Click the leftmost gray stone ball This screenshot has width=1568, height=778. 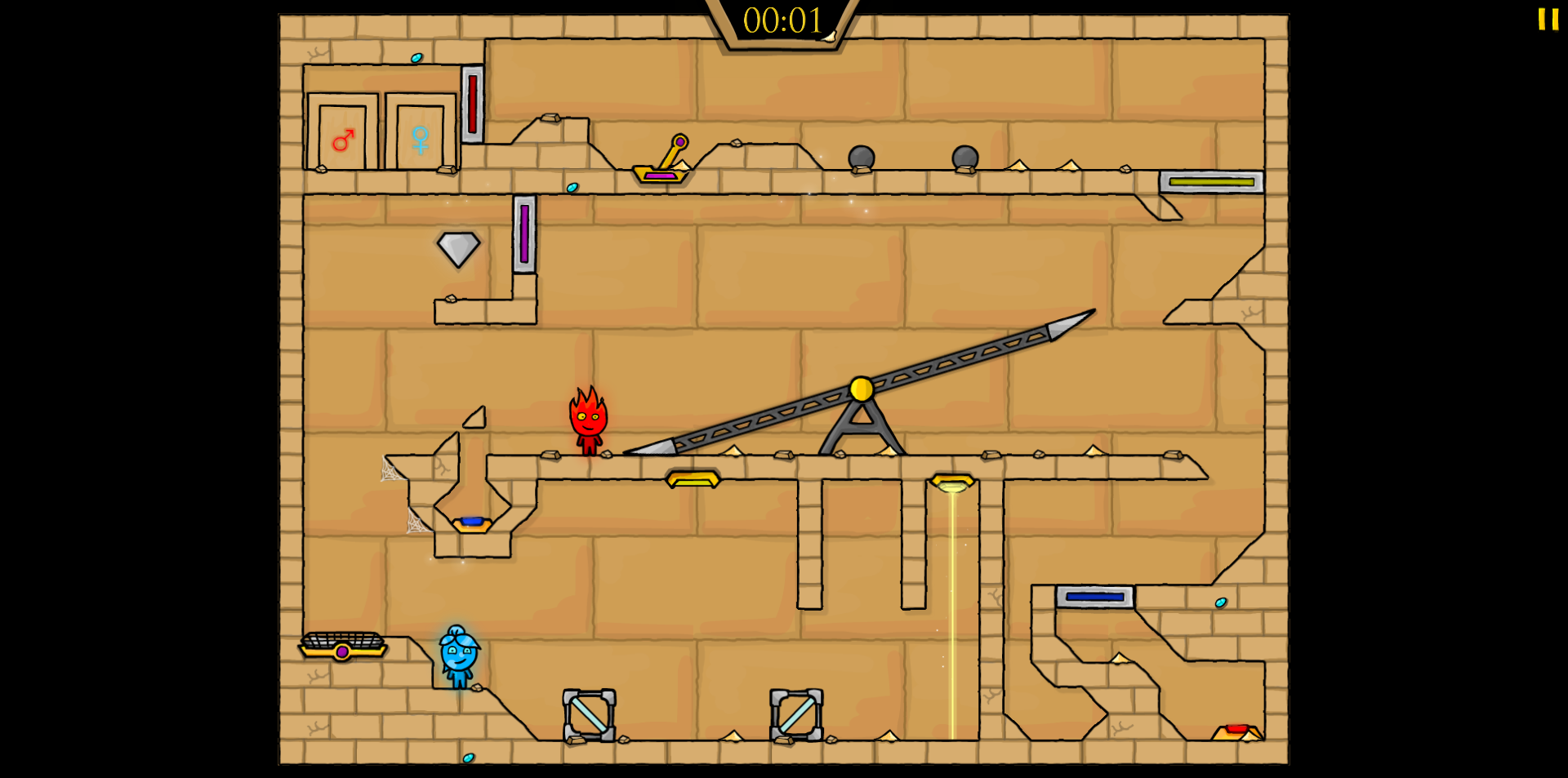(x=860, y=157)
